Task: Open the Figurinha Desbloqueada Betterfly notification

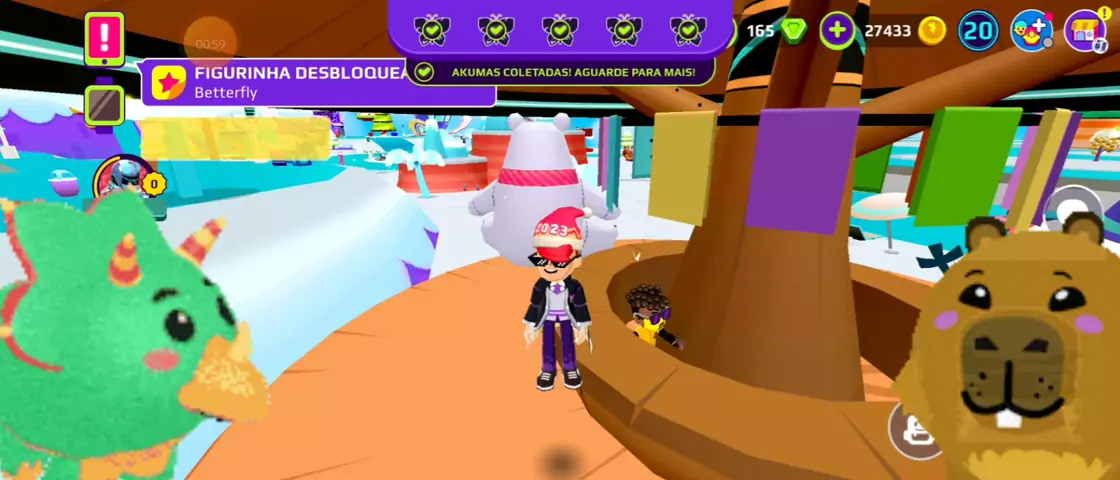Action: click(300, 82)
